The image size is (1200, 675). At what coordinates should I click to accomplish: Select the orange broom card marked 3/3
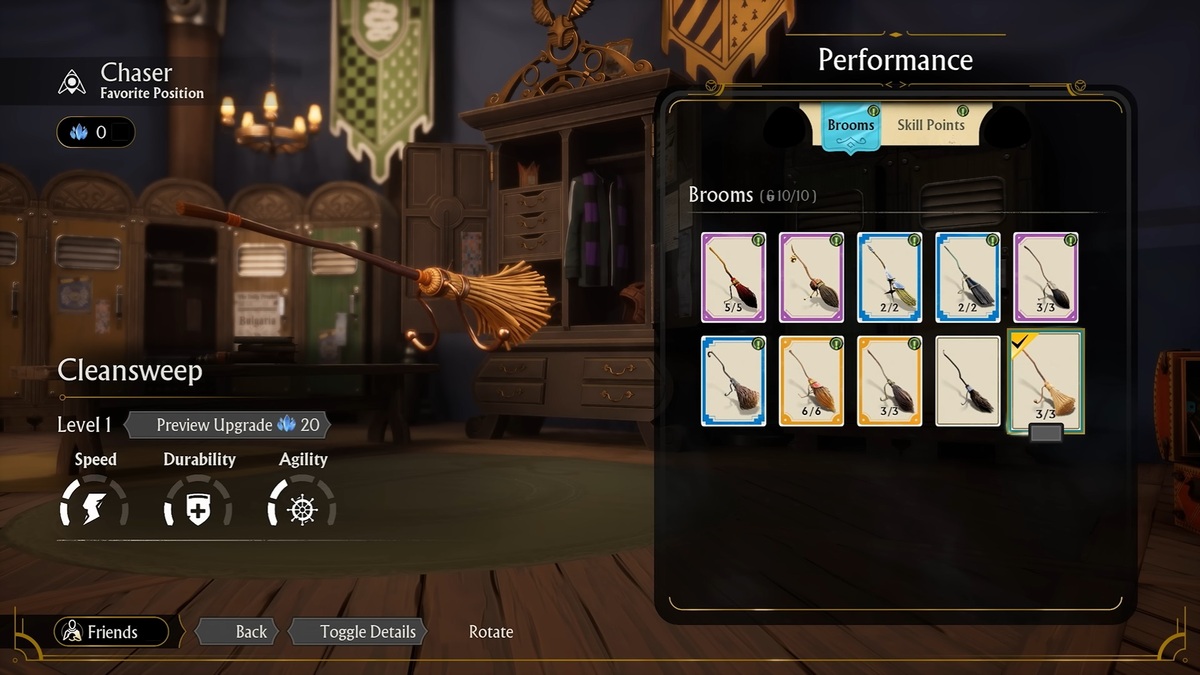[x=889, y=381]
